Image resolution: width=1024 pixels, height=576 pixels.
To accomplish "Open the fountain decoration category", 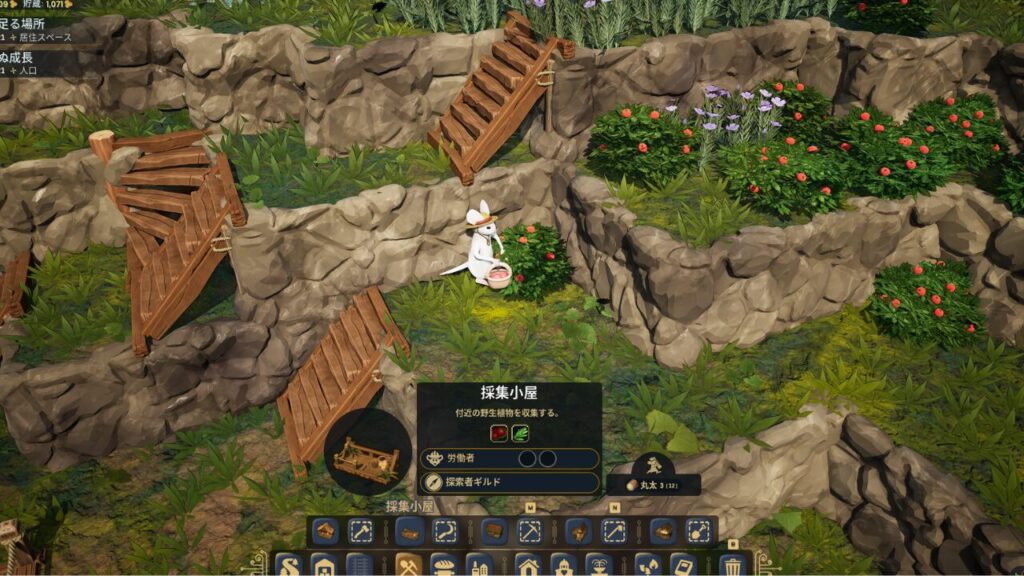I will point(600,565).
